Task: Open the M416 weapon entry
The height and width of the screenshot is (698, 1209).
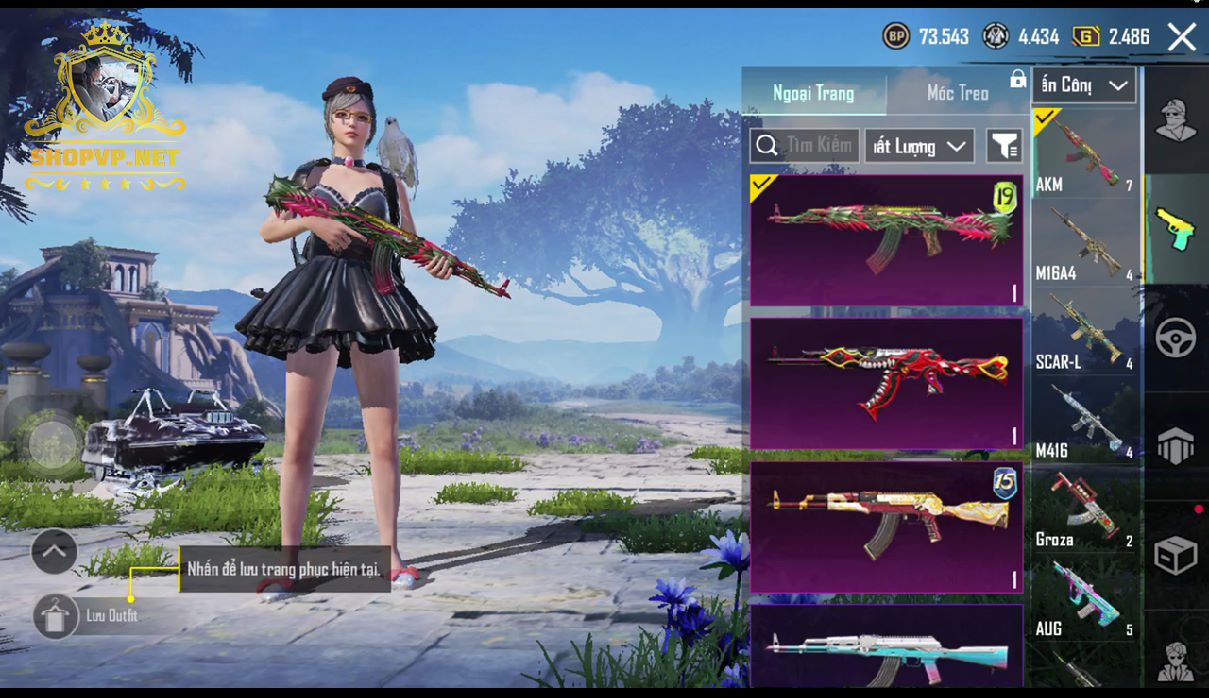Action: [x=1085, y=419]
